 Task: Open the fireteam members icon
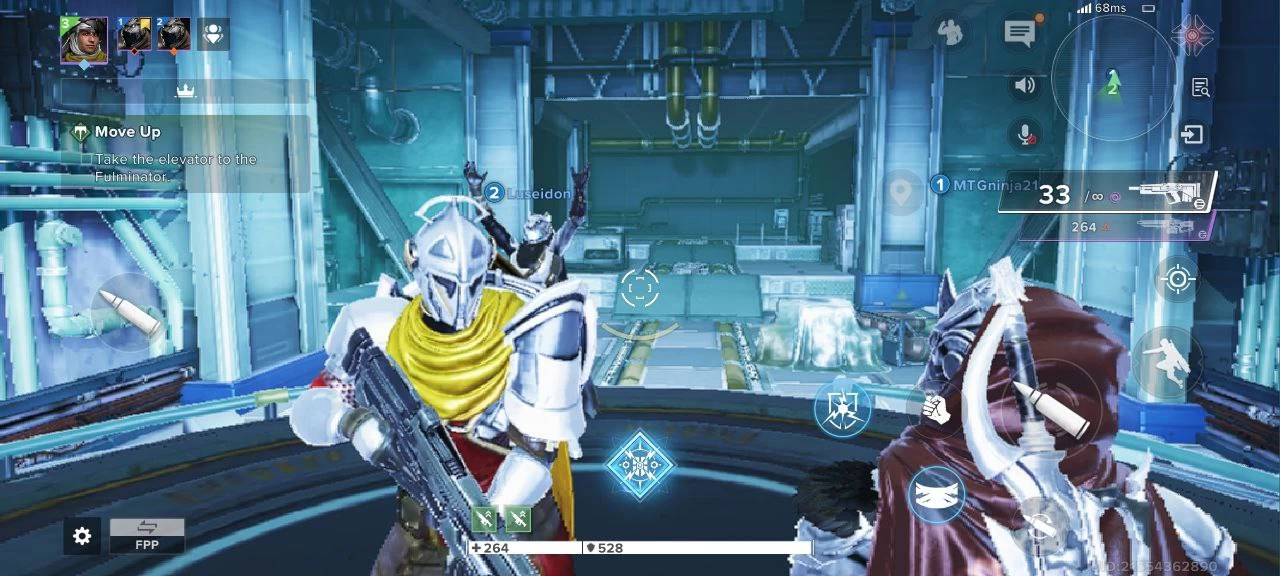click(213, 34)
